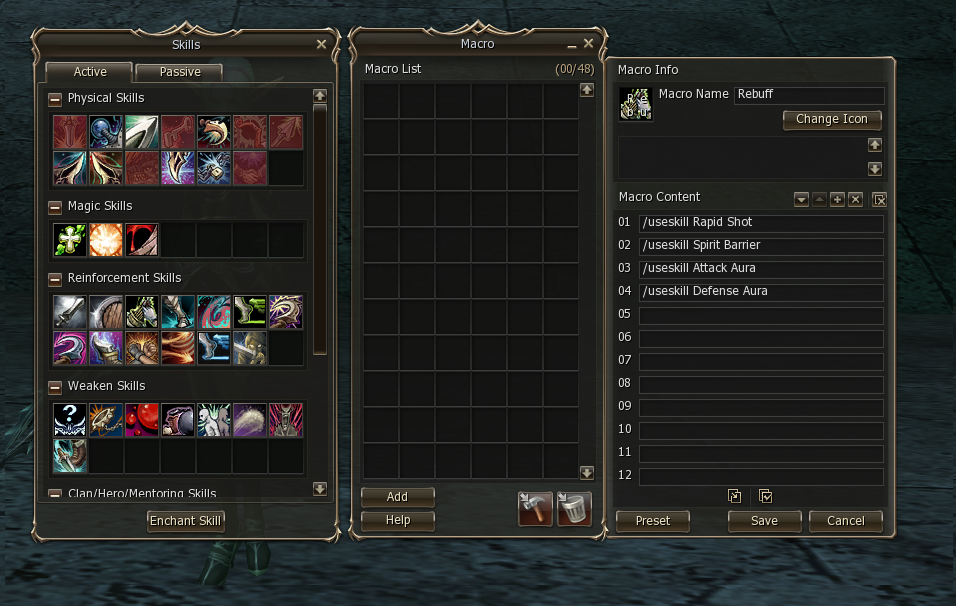
Task: Collapse the Weaken Skills section
Action: (55, 386)
